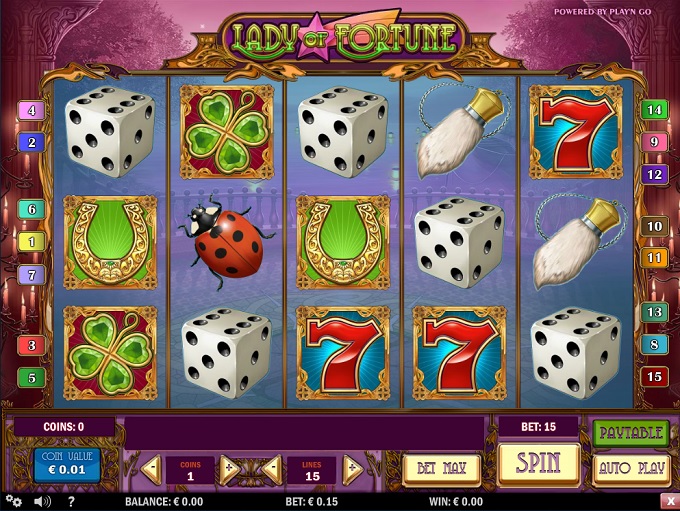The height and width of the screenshot is (511, 680).
Task: Toggle the sound speaker icon
Action: [x=42, y=501]
